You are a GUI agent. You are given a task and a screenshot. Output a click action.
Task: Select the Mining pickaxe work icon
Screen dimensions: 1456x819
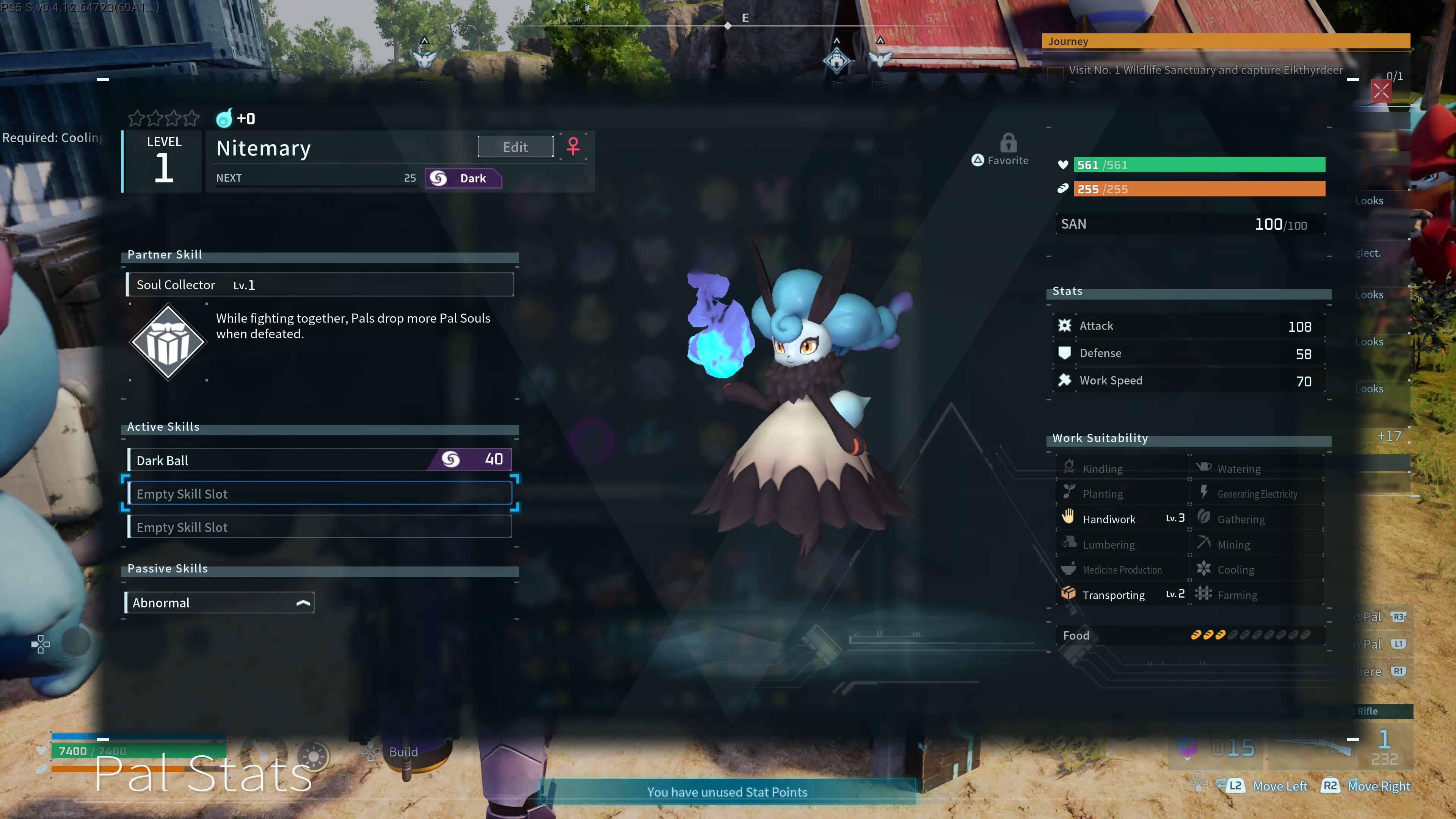1204,543
